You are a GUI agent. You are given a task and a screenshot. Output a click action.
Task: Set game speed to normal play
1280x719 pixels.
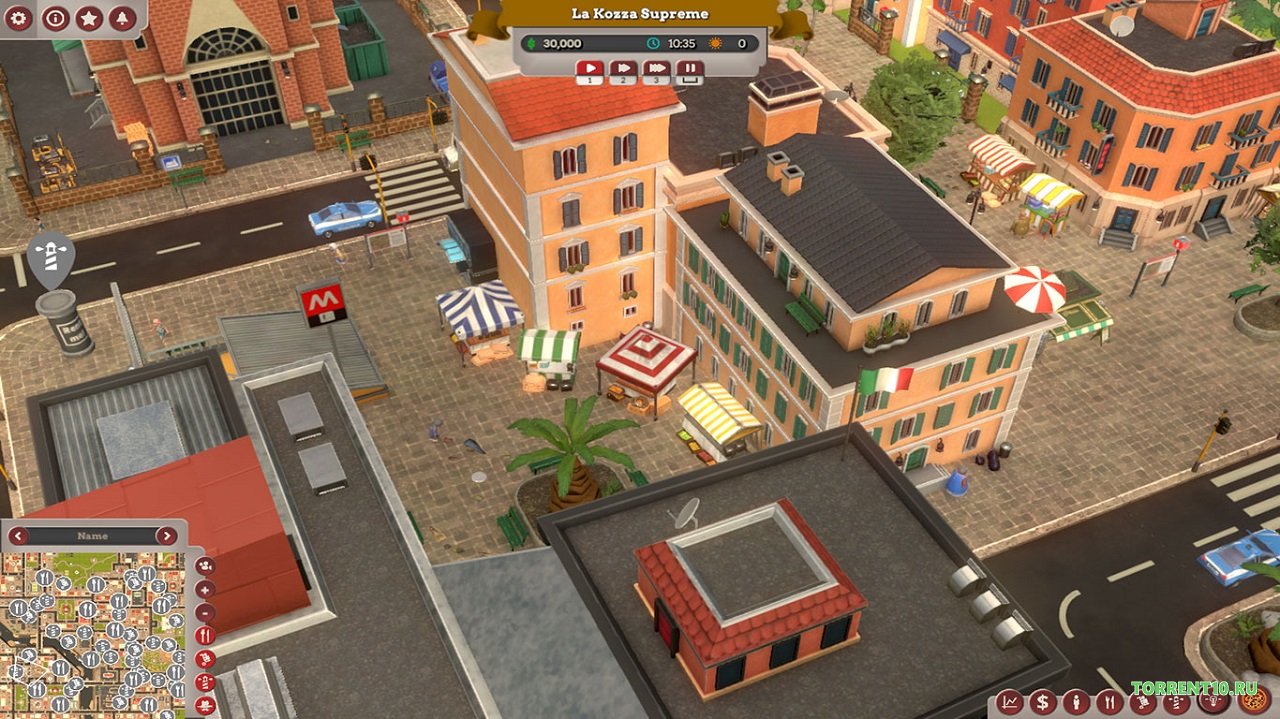click(589, 70)
